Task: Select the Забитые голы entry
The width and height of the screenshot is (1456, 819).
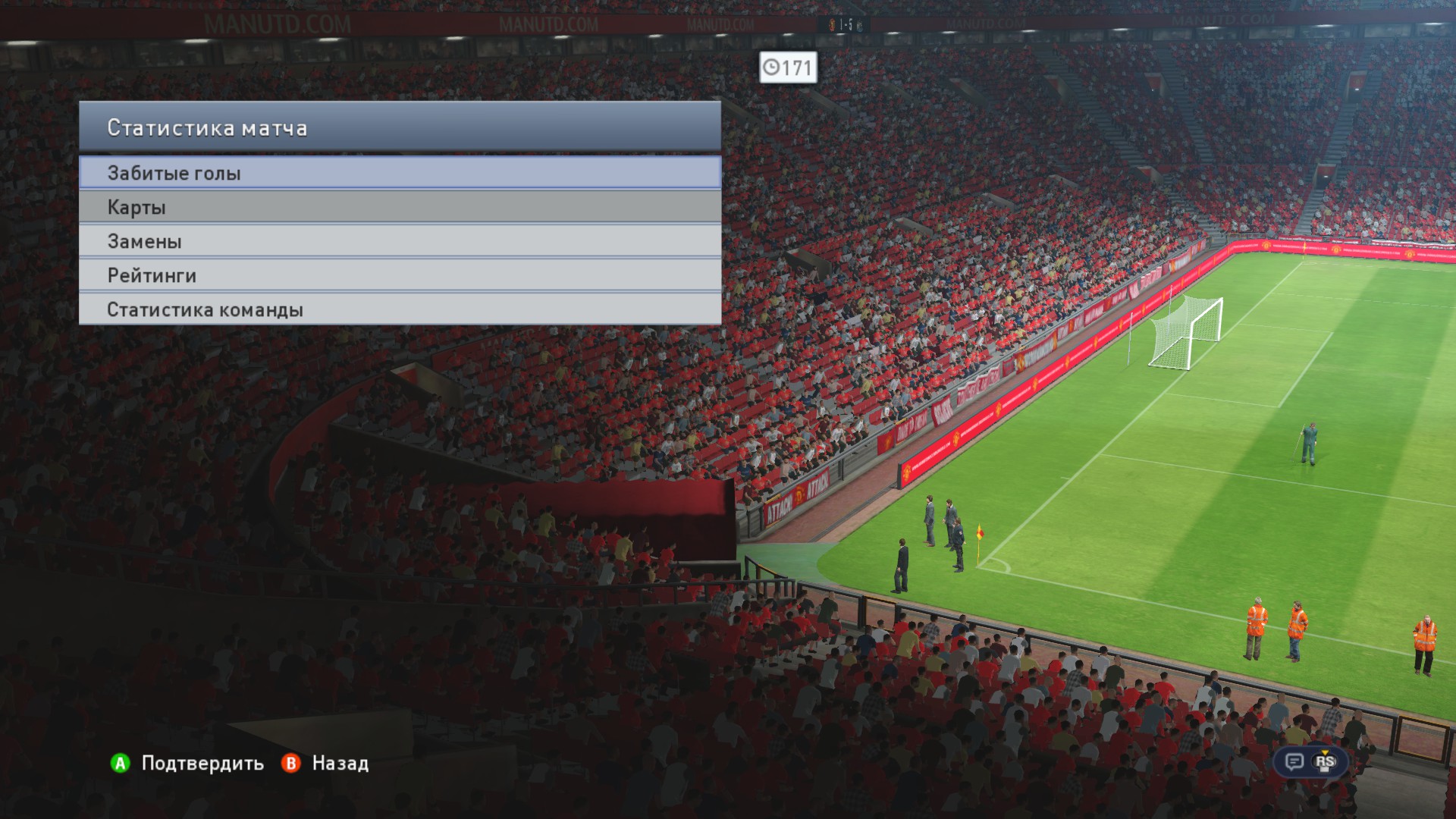Action: tap(400, 173)
